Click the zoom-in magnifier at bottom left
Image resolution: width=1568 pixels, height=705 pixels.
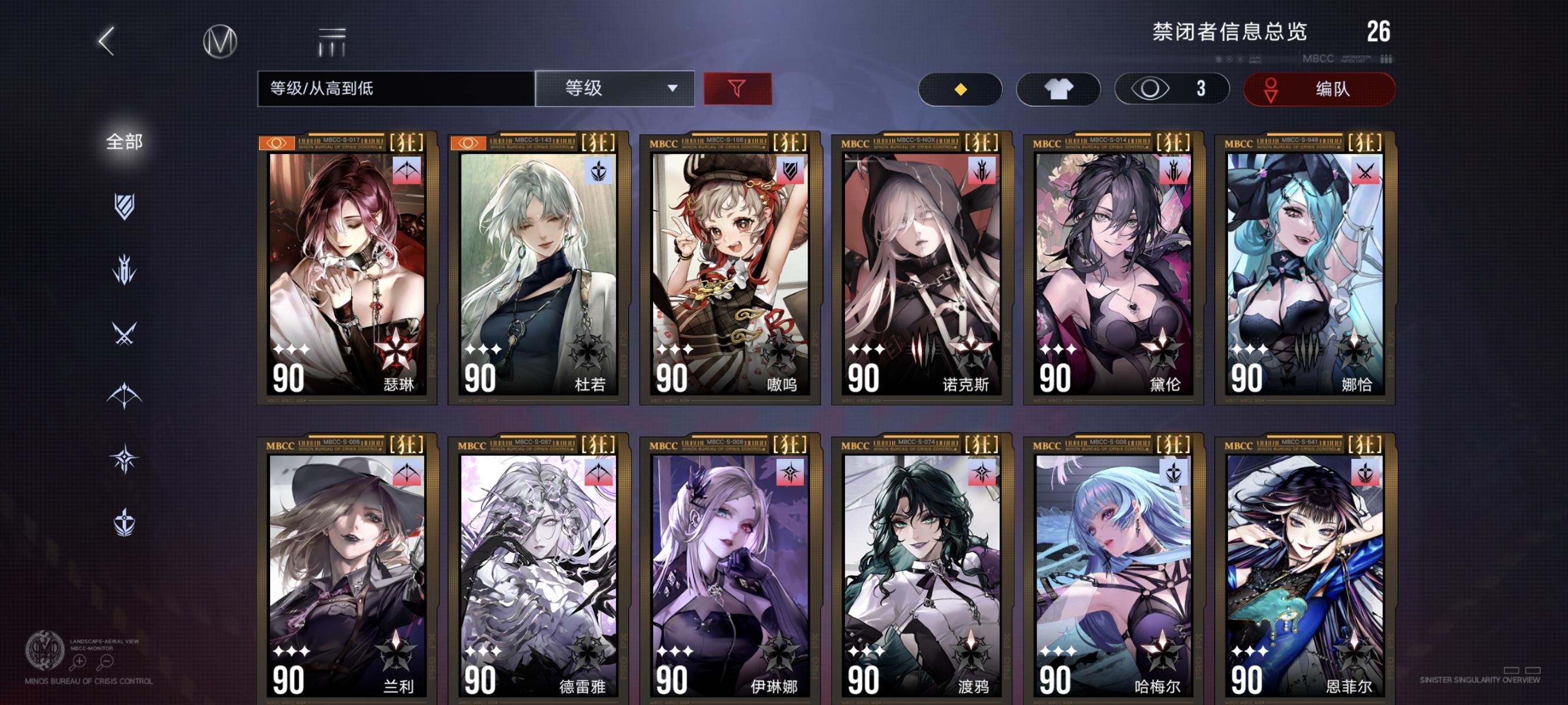[x=79, y=661]
